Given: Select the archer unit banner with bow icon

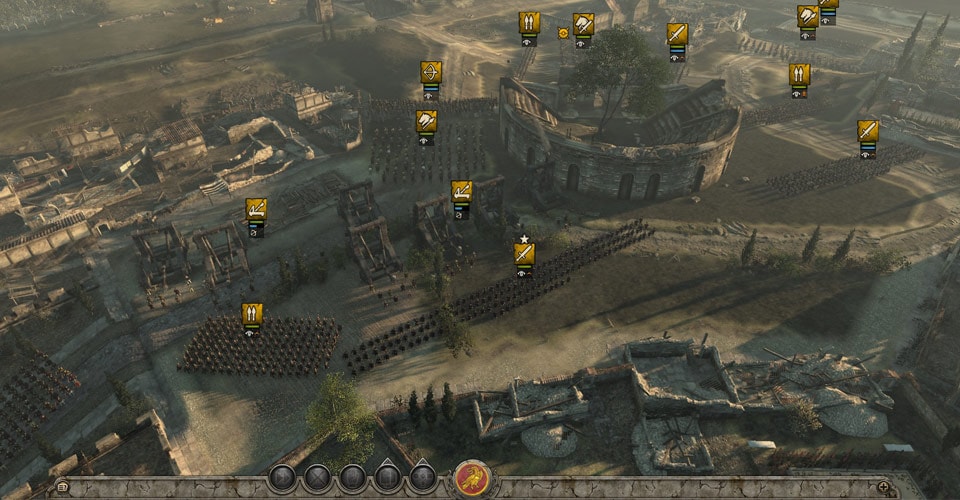Looking at the screenshot, I should [x=431, y=73].
